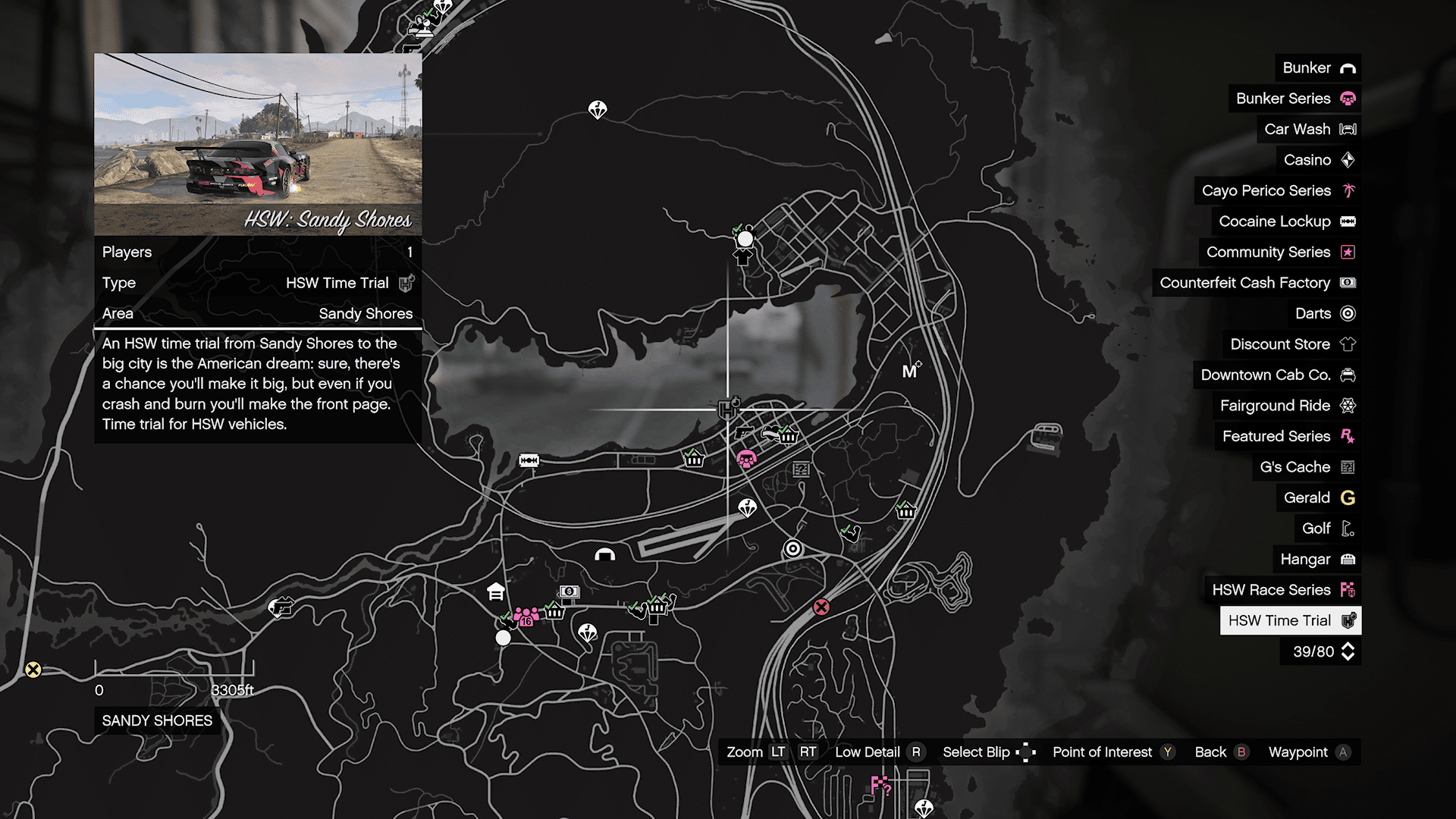The width and height of the screenshot is (1456, 819).
Task: Choose the Cocaine Lockup legend entry
Action: click(1286, 221)
